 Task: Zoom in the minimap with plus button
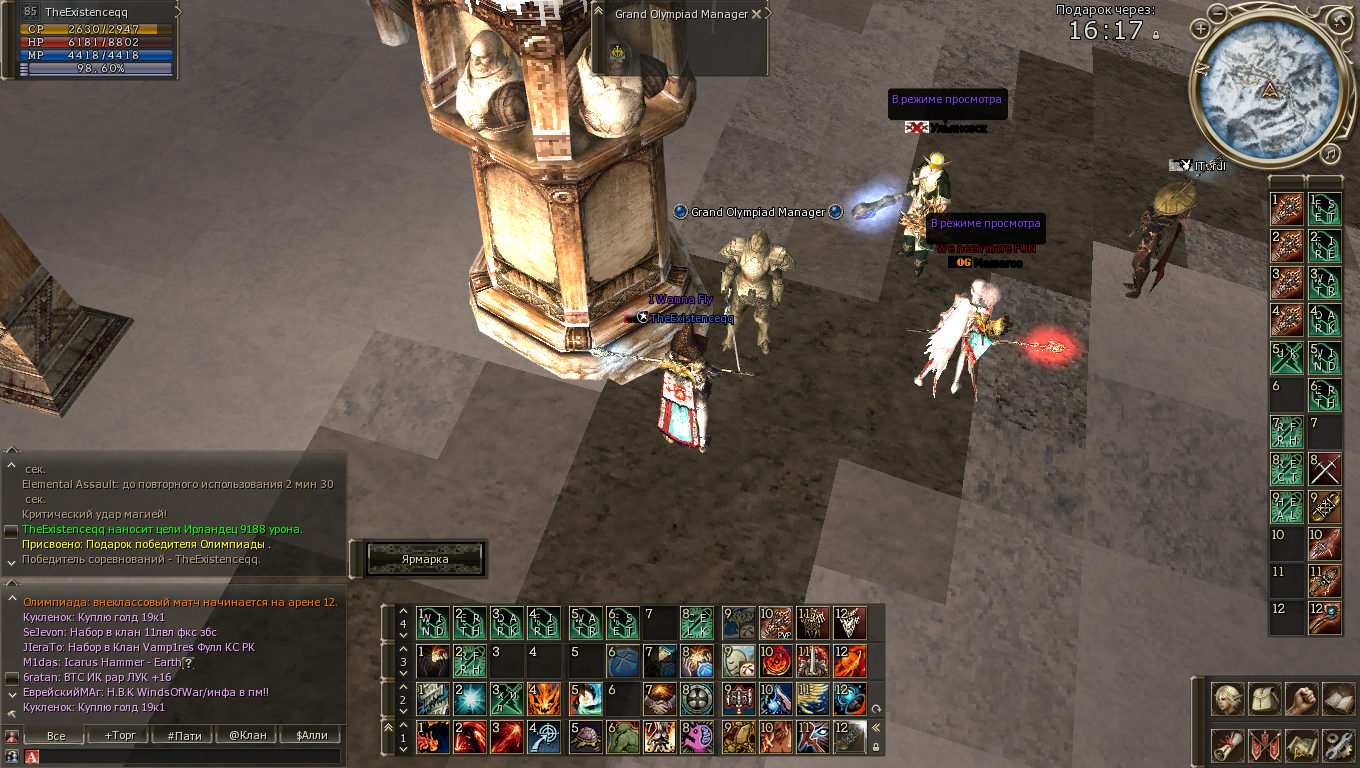(1200, 29)
